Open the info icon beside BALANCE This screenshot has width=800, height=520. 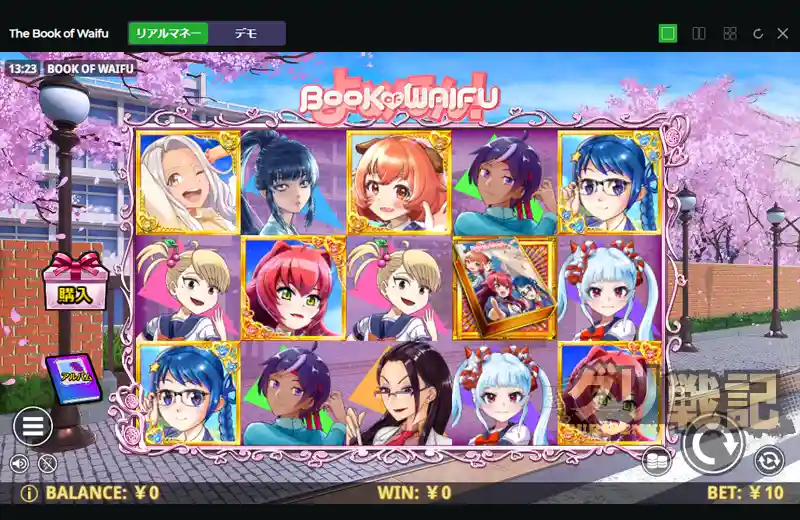(x=29, y=493)
